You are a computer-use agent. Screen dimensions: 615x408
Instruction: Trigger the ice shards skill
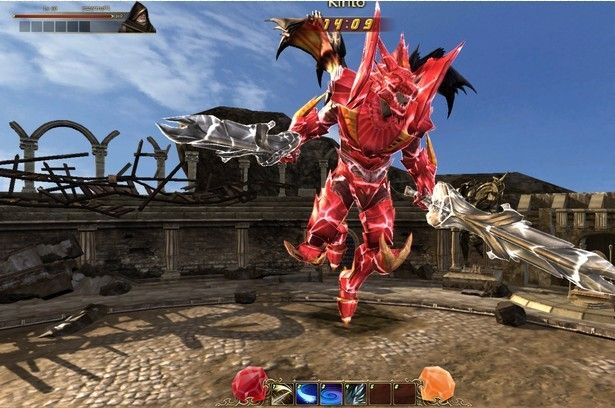(x=356, y=393)
